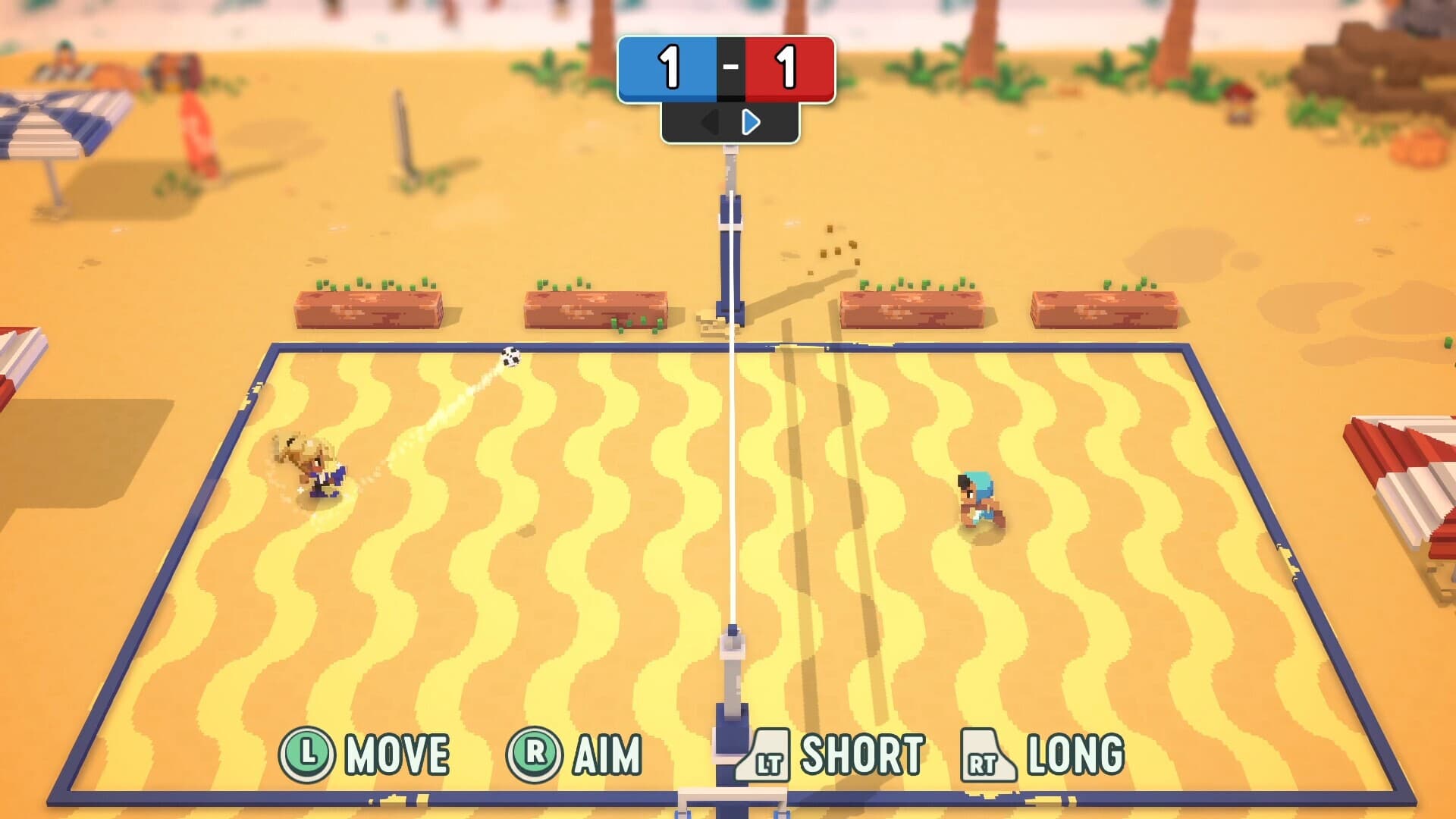
Task: Click the volleyball above the left court
Action: [x=510, y=356]
